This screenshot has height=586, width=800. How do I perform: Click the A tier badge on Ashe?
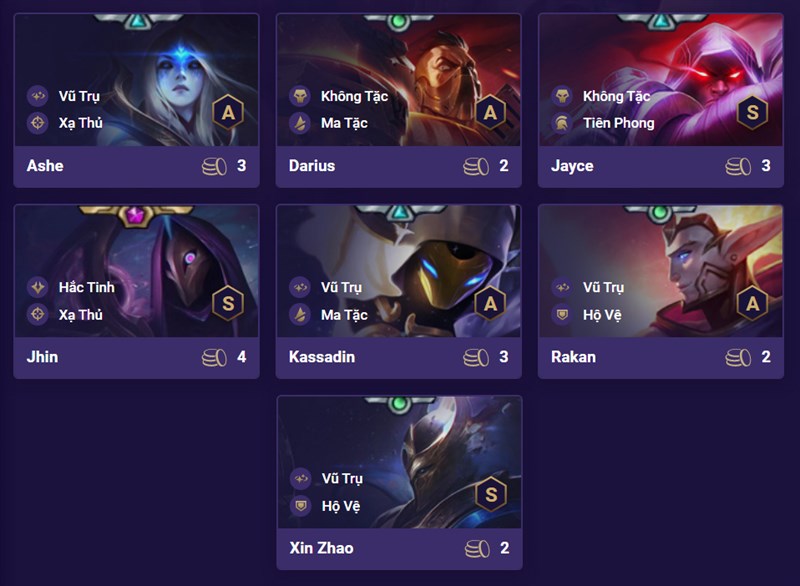point(228,111)
